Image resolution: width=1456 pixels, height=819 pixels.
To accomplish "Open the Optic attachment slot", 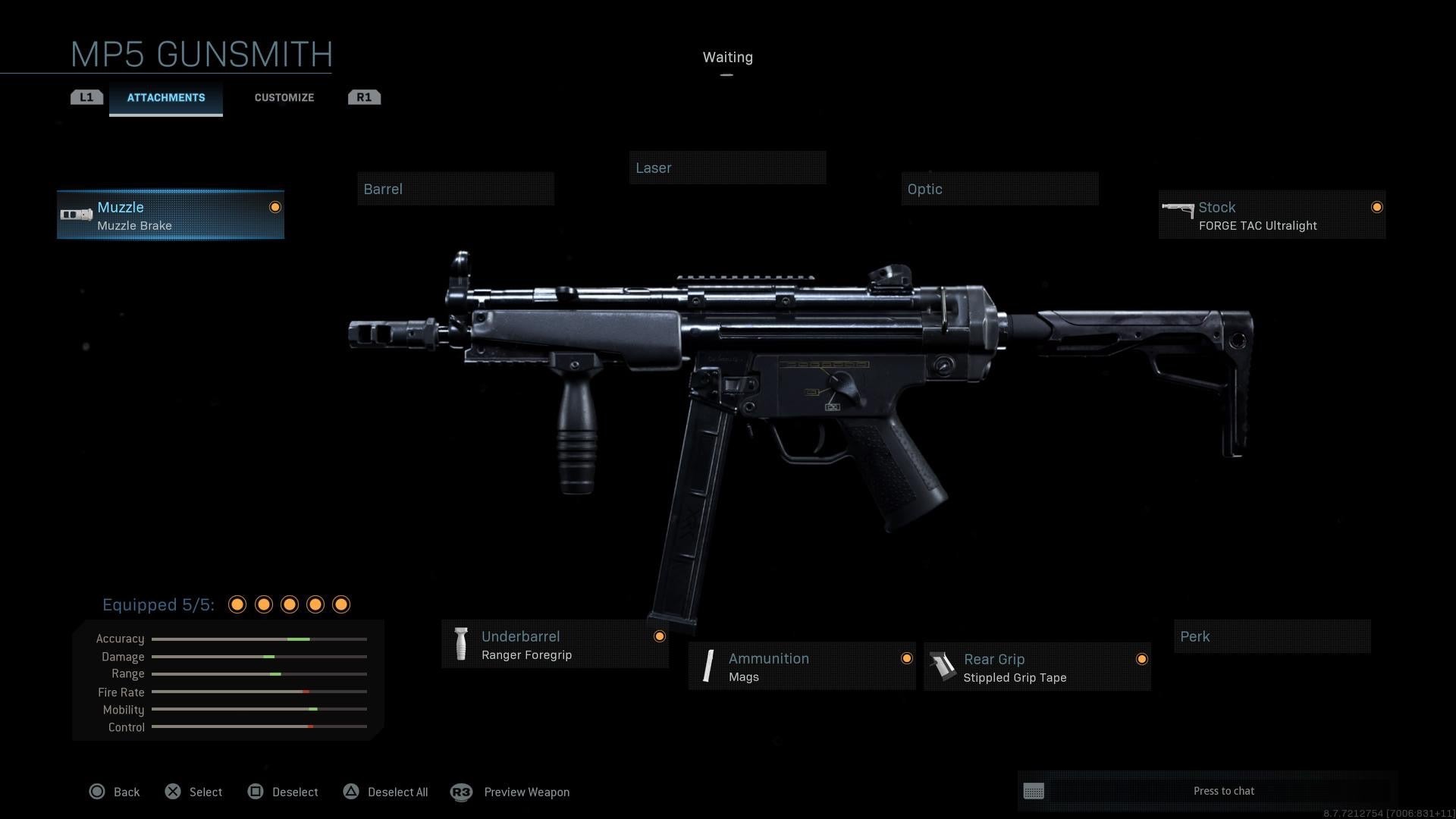I will [999, 189].
